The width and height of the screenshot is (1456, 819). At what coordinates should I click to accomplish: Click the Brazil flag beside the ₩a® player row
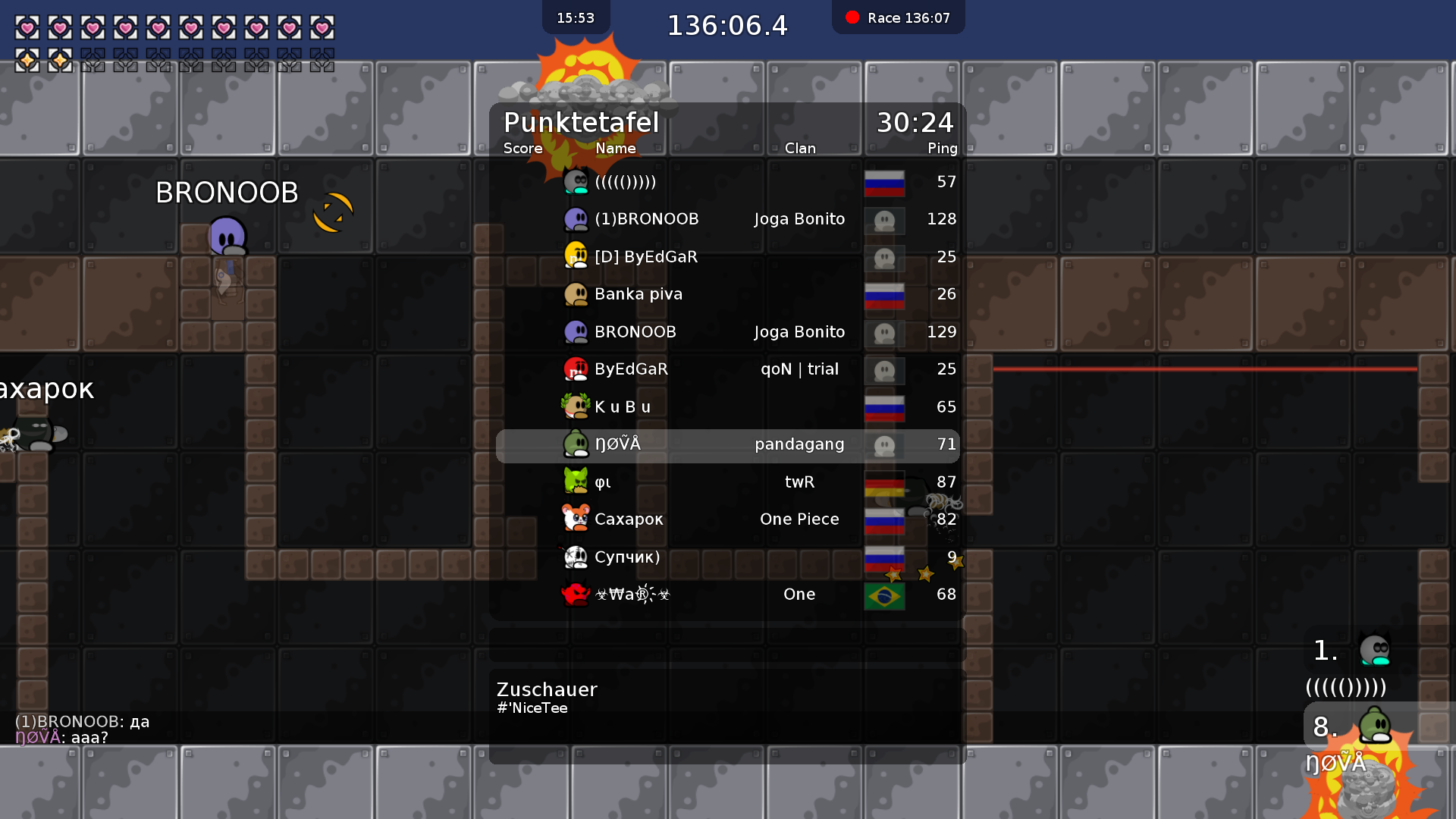click(884, 596)
